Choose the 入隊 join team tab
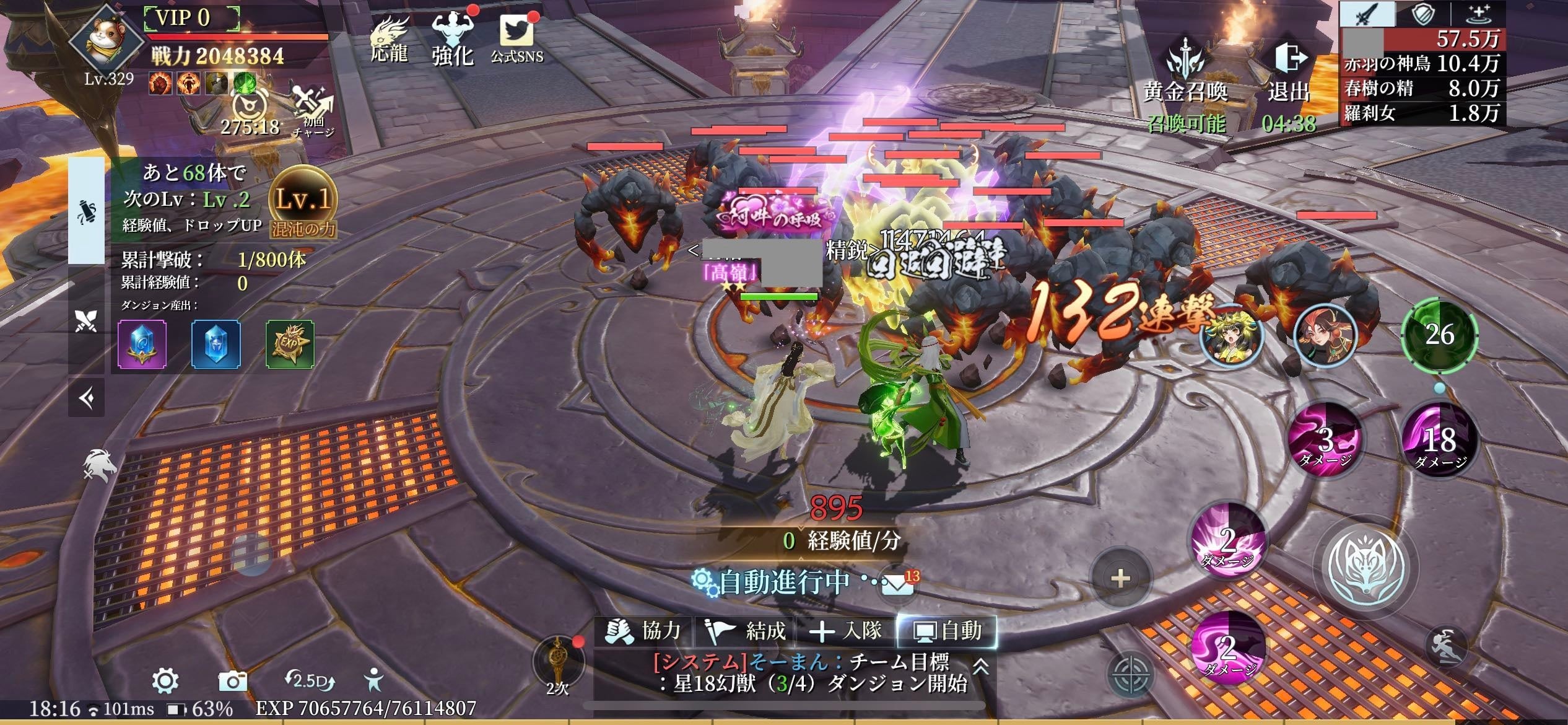Image resolution: width=1568 pixels, height=725 pixels. tap(846, 631)
